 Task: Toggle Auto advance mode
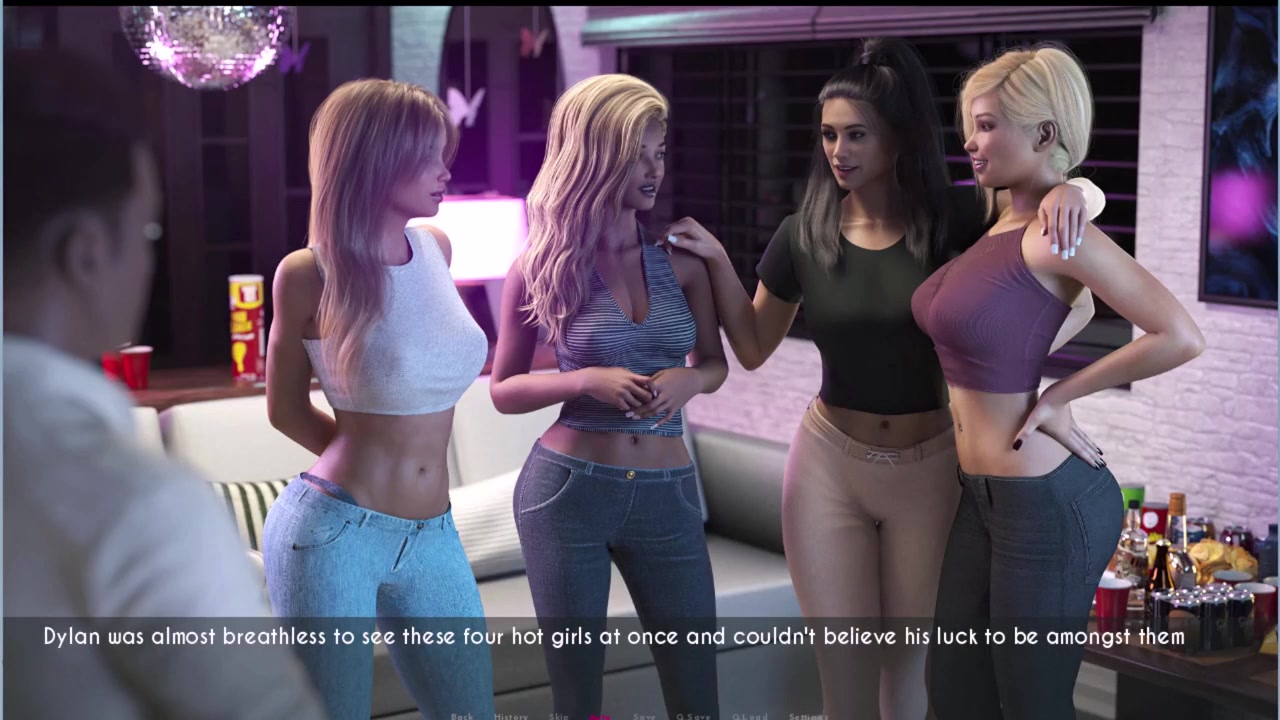(601, 716)
